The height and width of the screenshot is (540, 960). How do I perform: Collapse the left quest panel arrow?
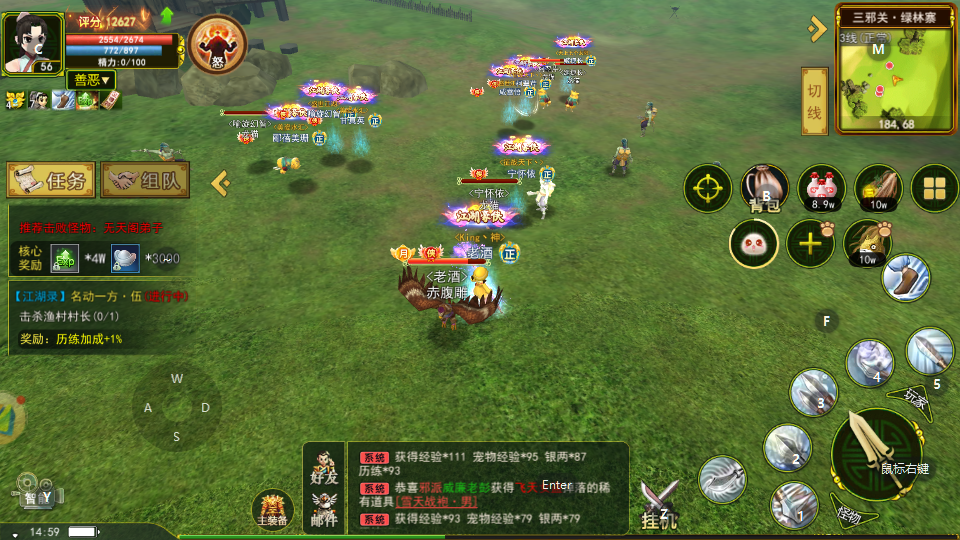221,183
